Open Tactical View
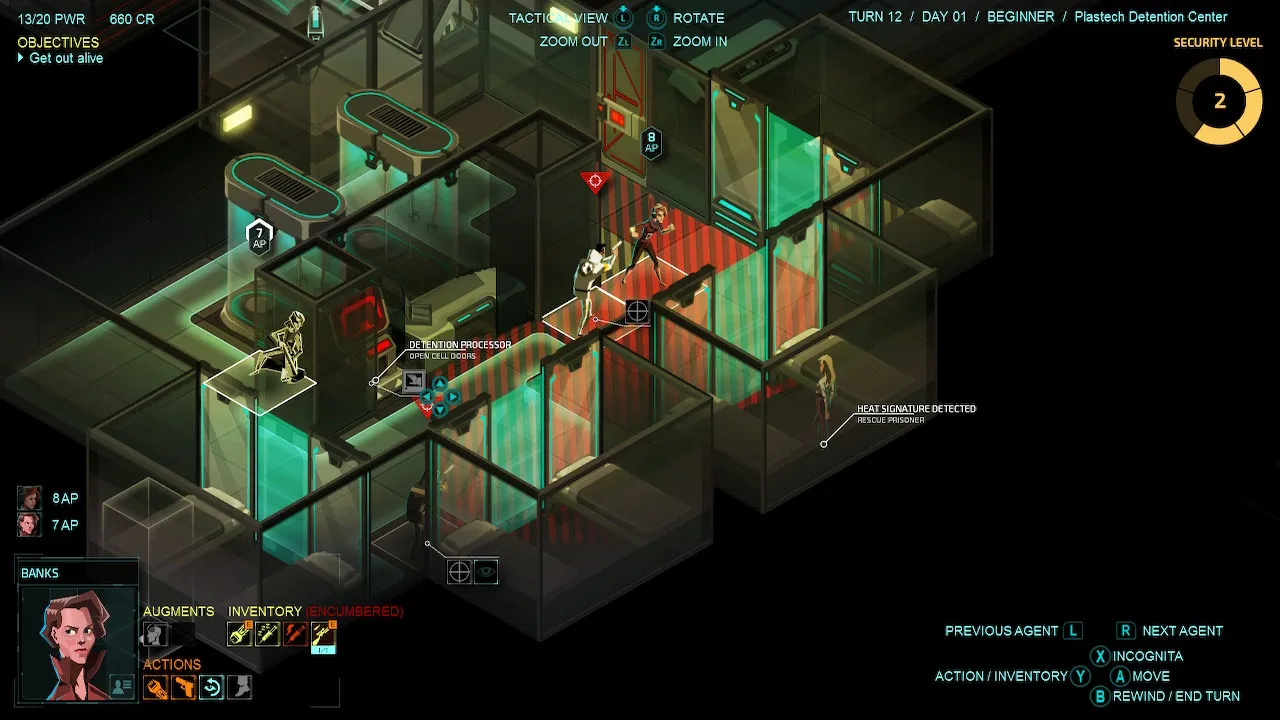Viewport: 1280px width, 720px height. tap(560, 17)
